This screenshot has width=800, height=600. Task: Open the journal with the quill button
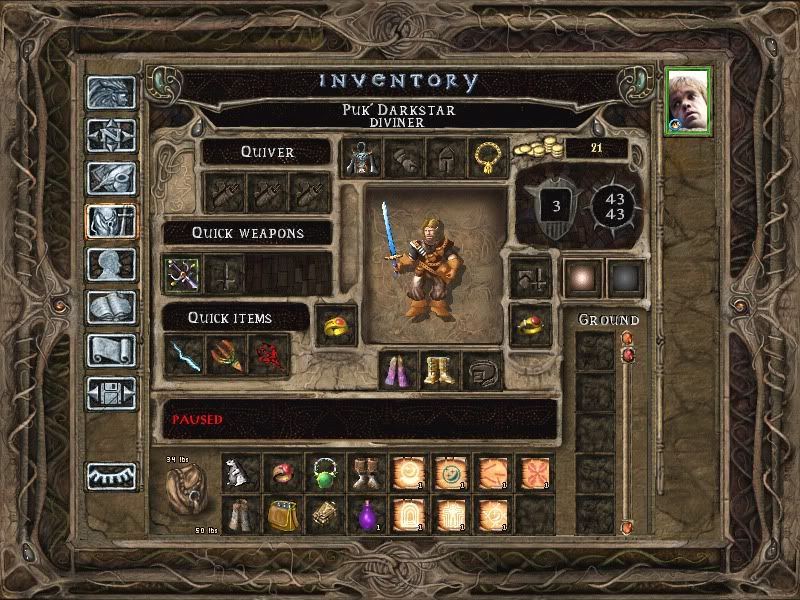[110, 178]
